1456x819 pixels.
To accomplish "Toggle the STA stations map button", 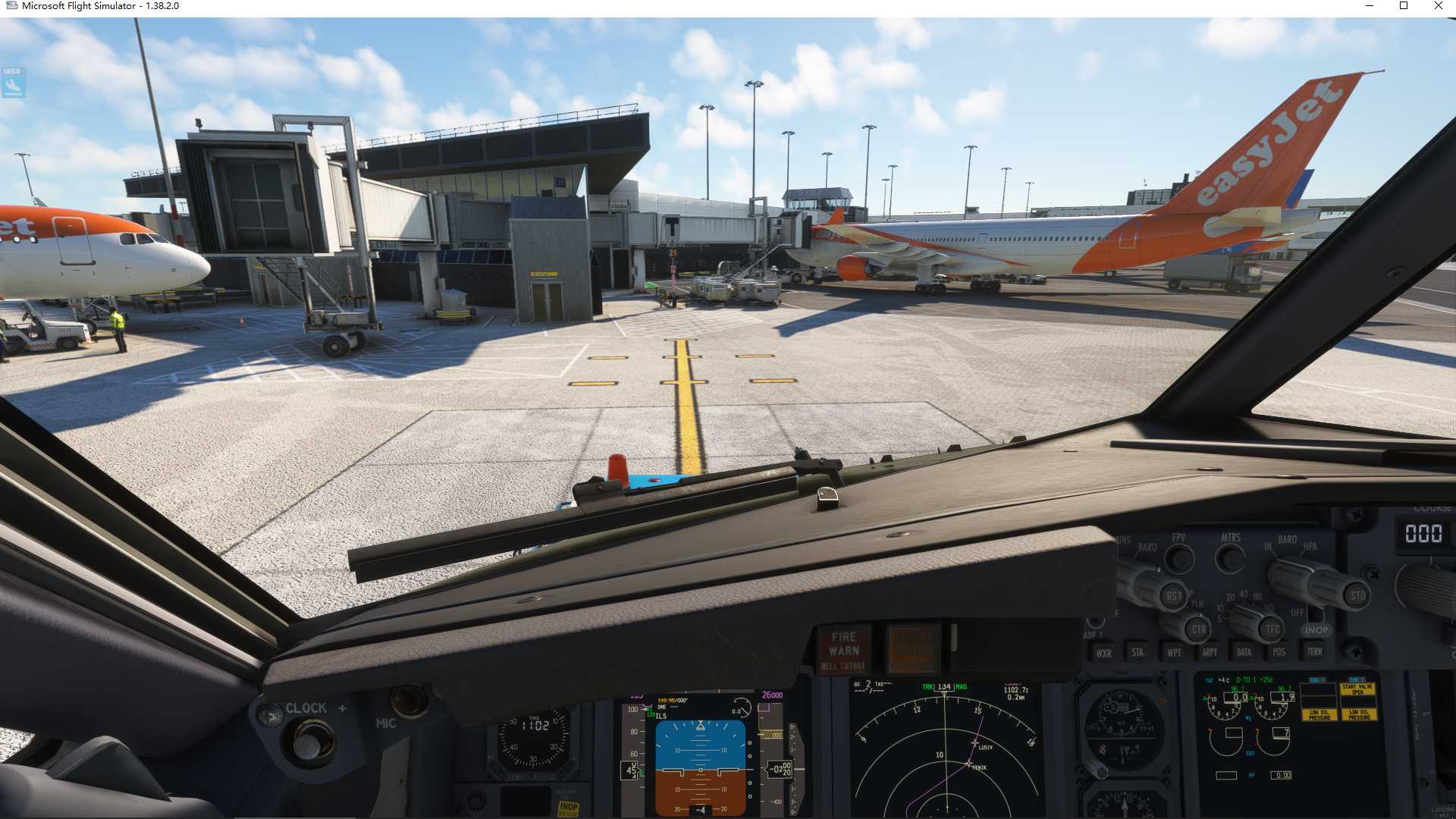I will (1137, 652).
